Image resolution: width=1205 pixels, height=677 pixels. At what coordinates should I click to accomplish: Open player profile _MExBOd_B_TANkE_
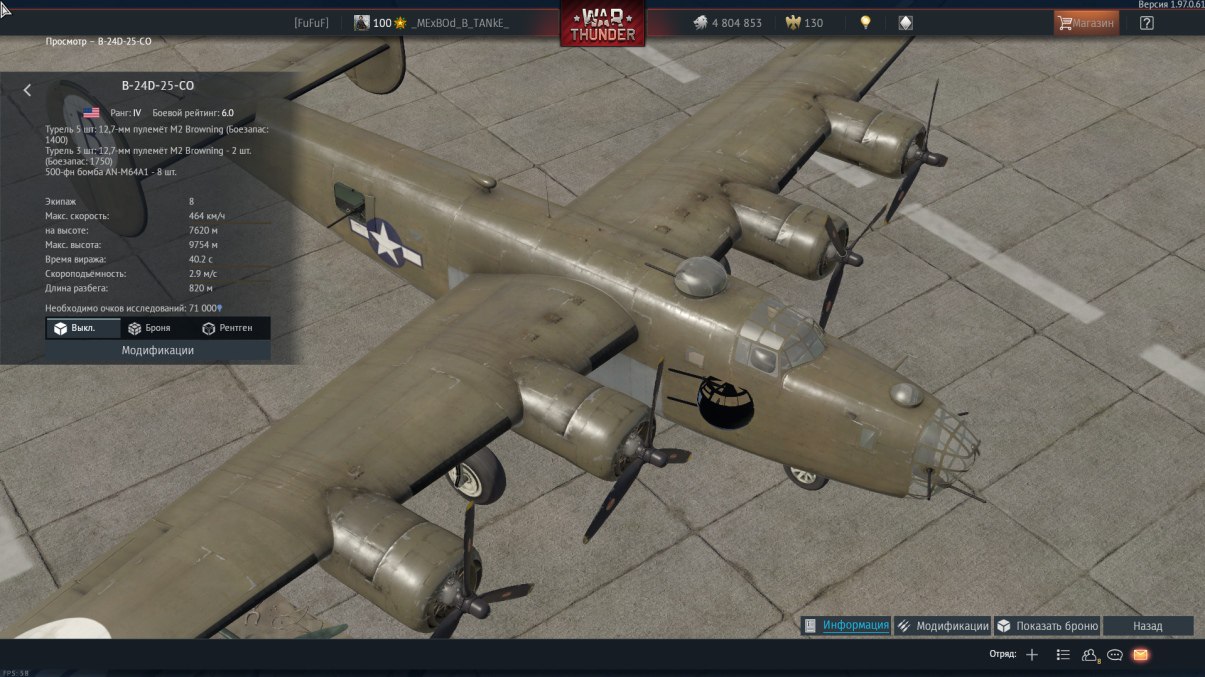(460, 23)
